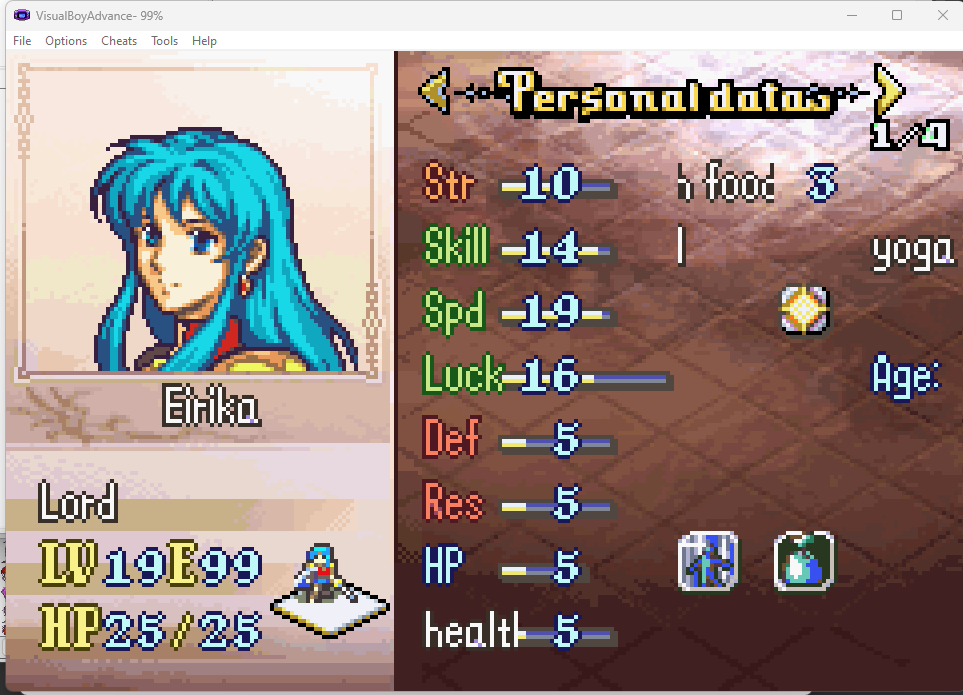
Task: Minimize the VisualBoyAdvance window
Action: coord(852,15)
